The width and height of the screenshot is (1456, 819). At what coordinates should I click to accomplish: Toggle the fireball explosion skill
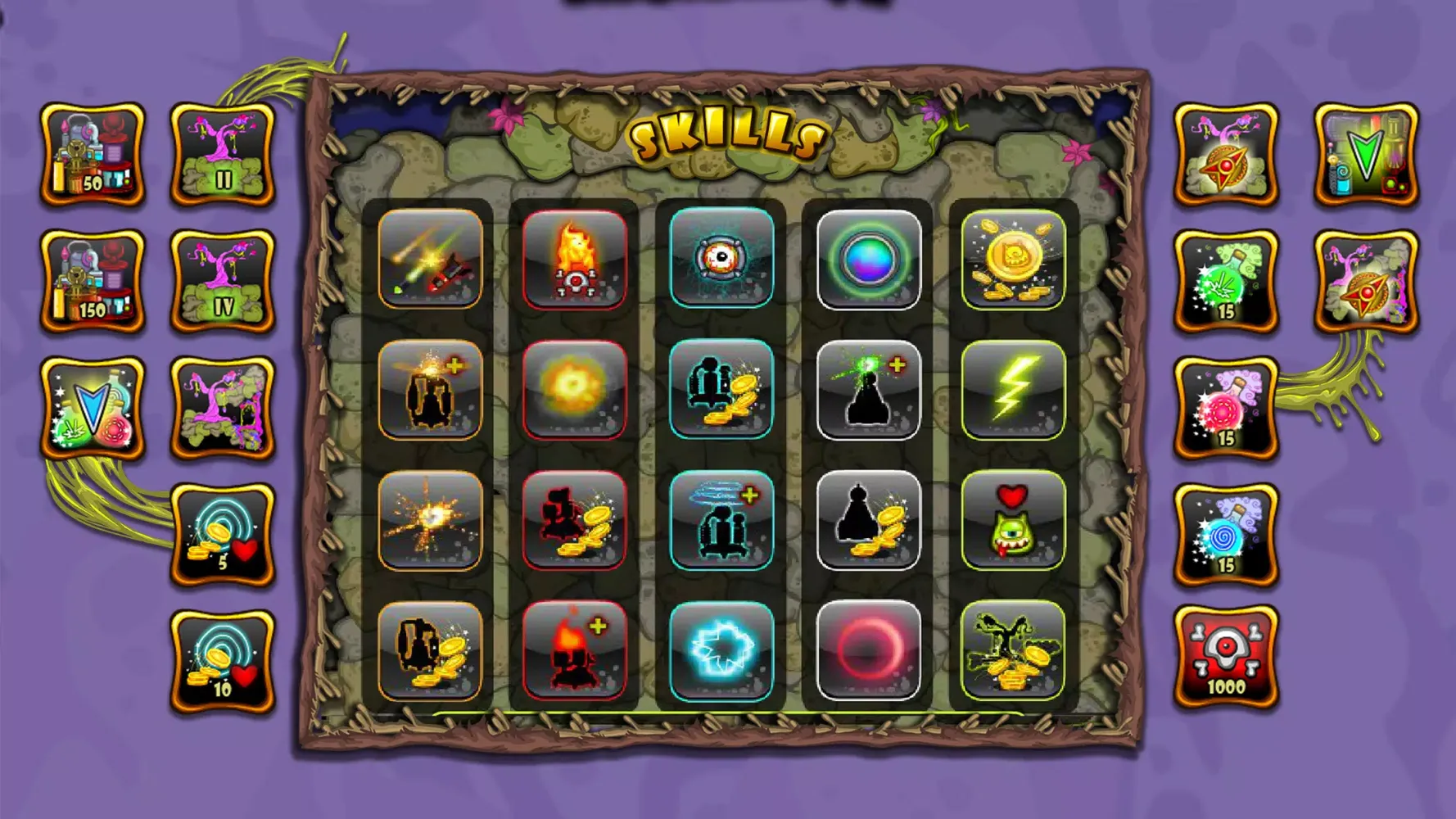pos(576,391)
